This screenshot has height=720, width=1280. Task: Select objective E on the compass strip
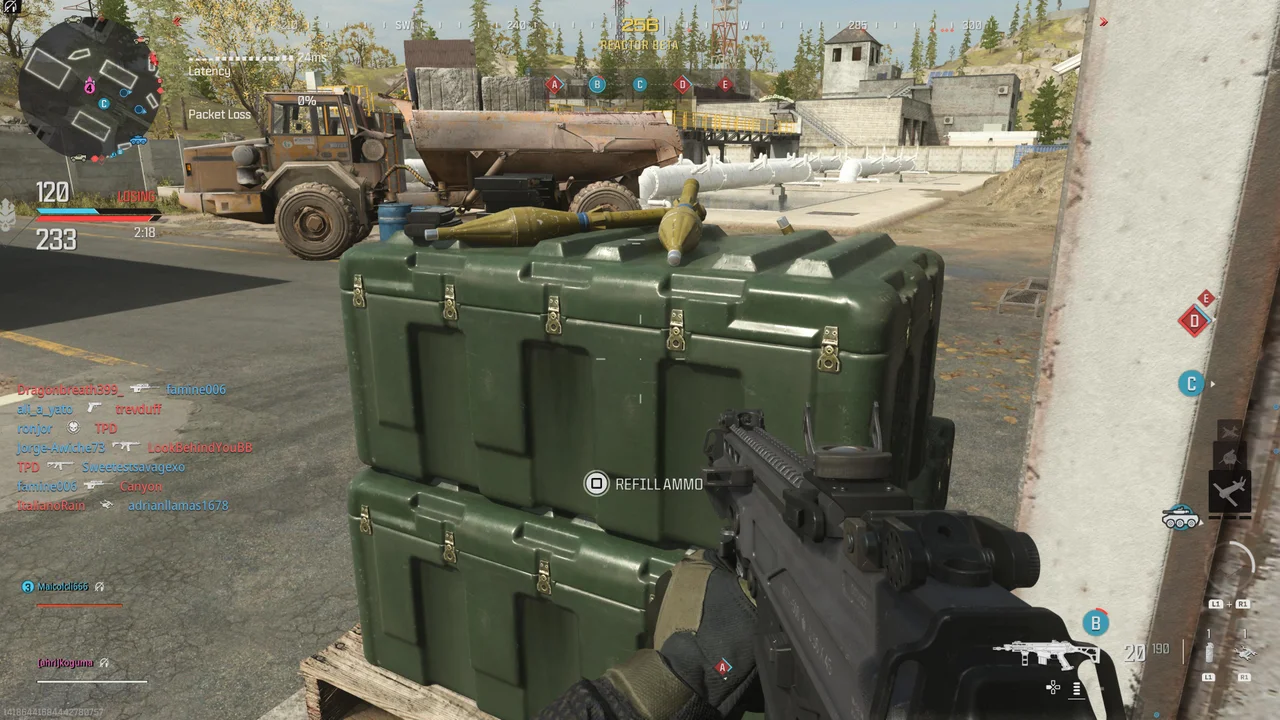click(726, 85)
